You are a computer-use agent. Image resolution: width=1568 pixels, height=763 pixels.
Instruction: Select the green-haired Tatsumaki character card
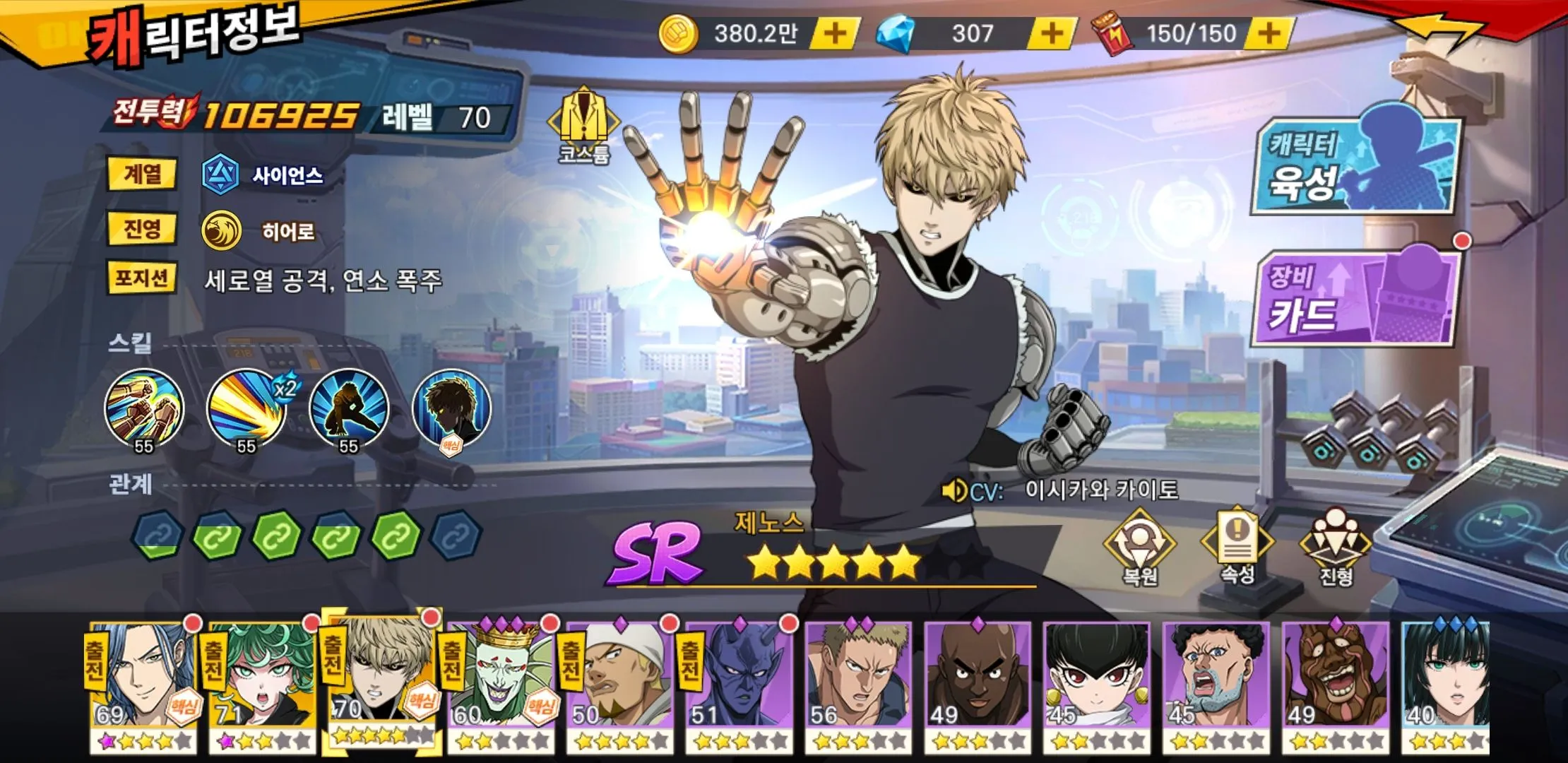point(263,685)
